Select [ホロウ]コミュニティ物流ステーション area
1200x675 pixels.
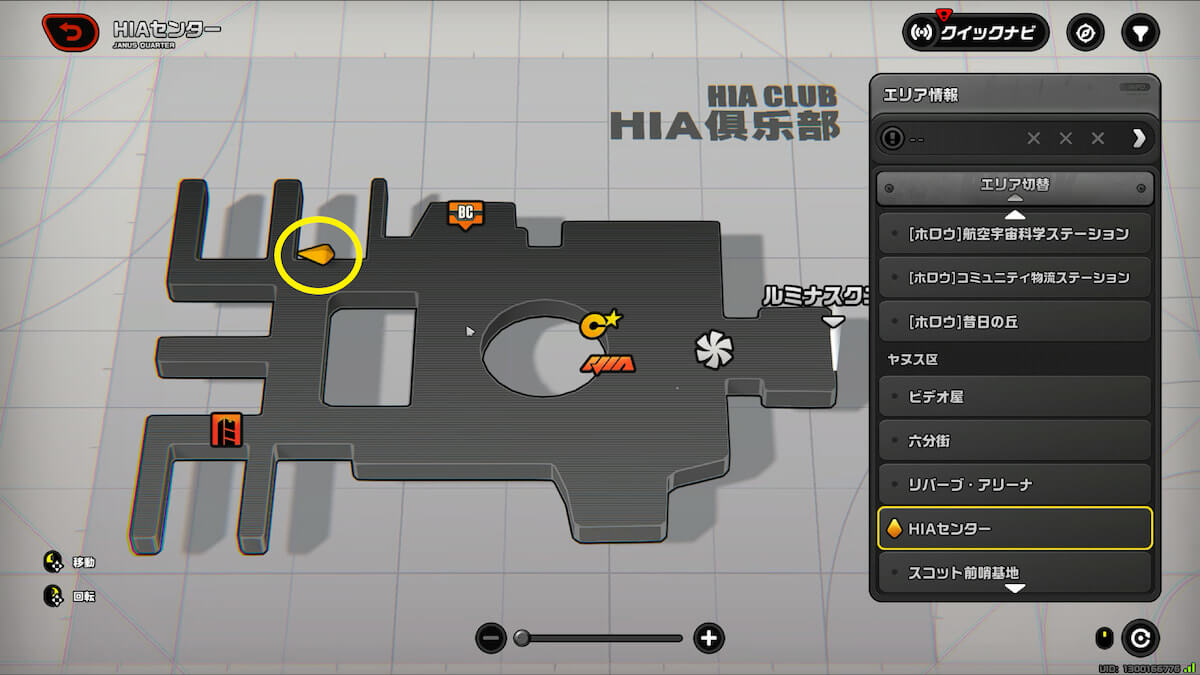click(1015, 277)
